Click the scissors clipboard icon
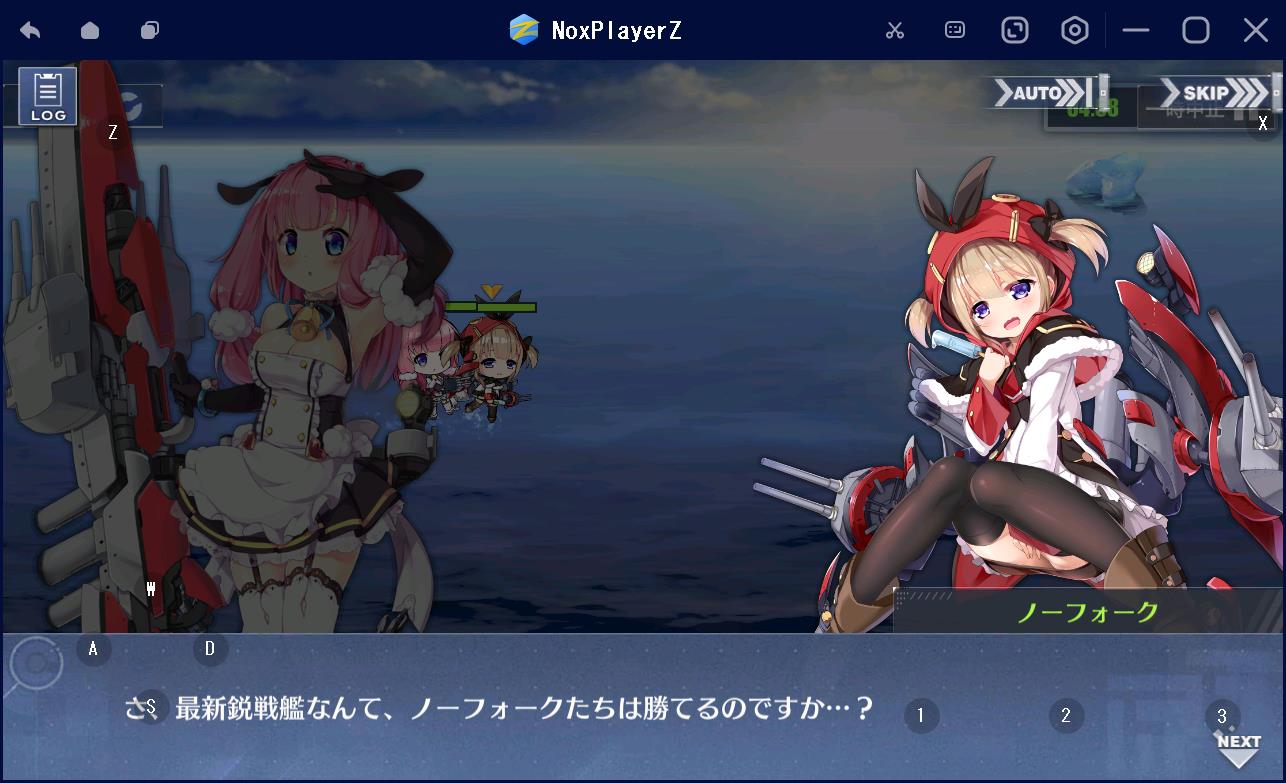The width and height of the screenshot is (1286, 783). [895, 30]
